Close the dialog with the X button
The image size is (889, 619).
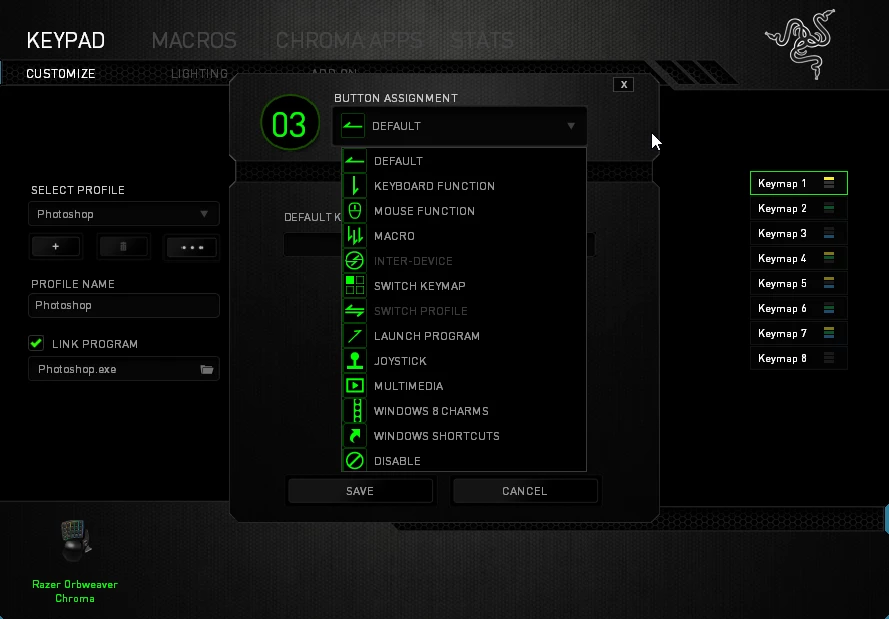[x=624, y=85]
